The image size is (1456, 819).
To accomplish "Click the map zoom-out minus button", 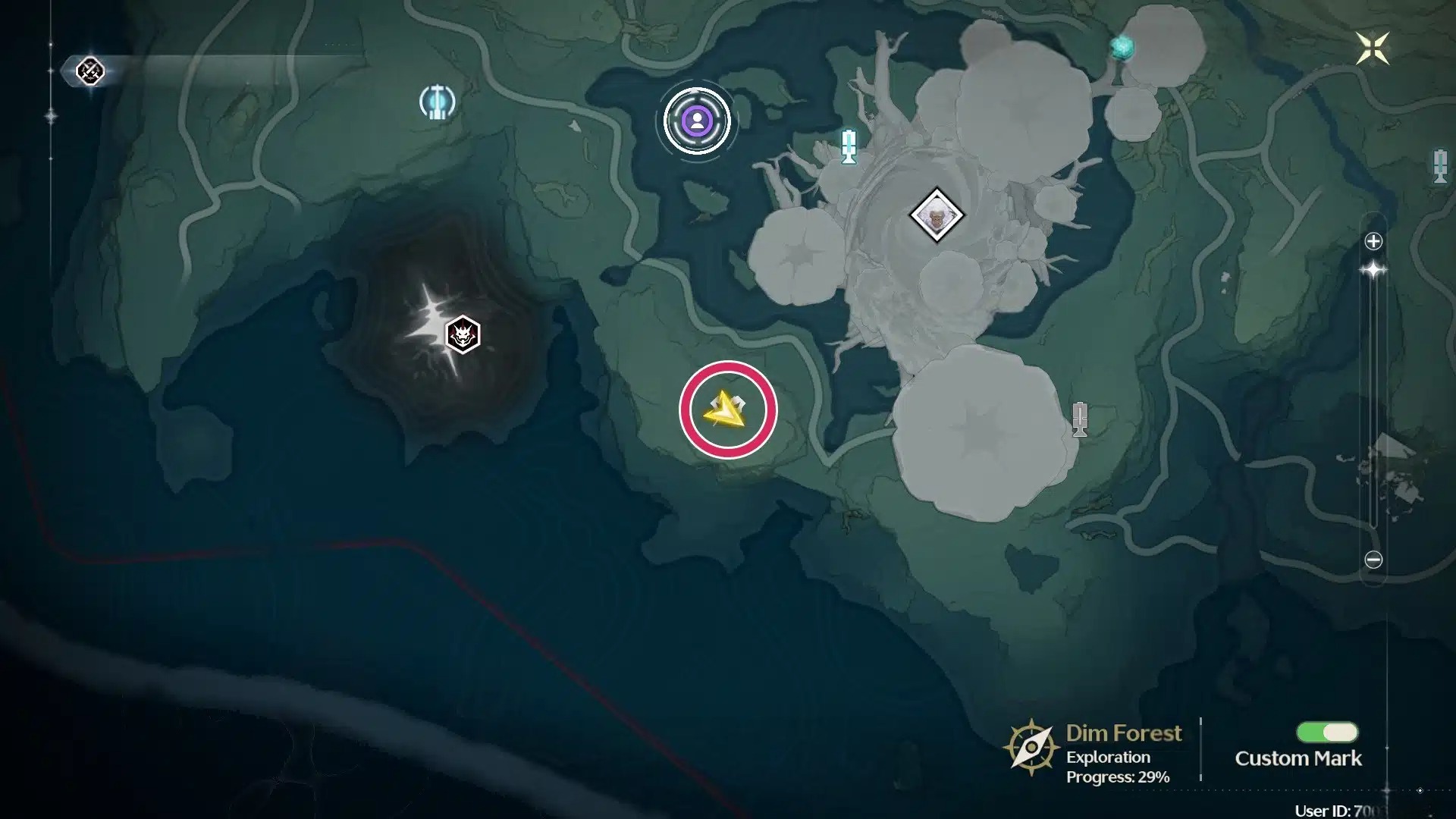I will tap(1373, 560).
